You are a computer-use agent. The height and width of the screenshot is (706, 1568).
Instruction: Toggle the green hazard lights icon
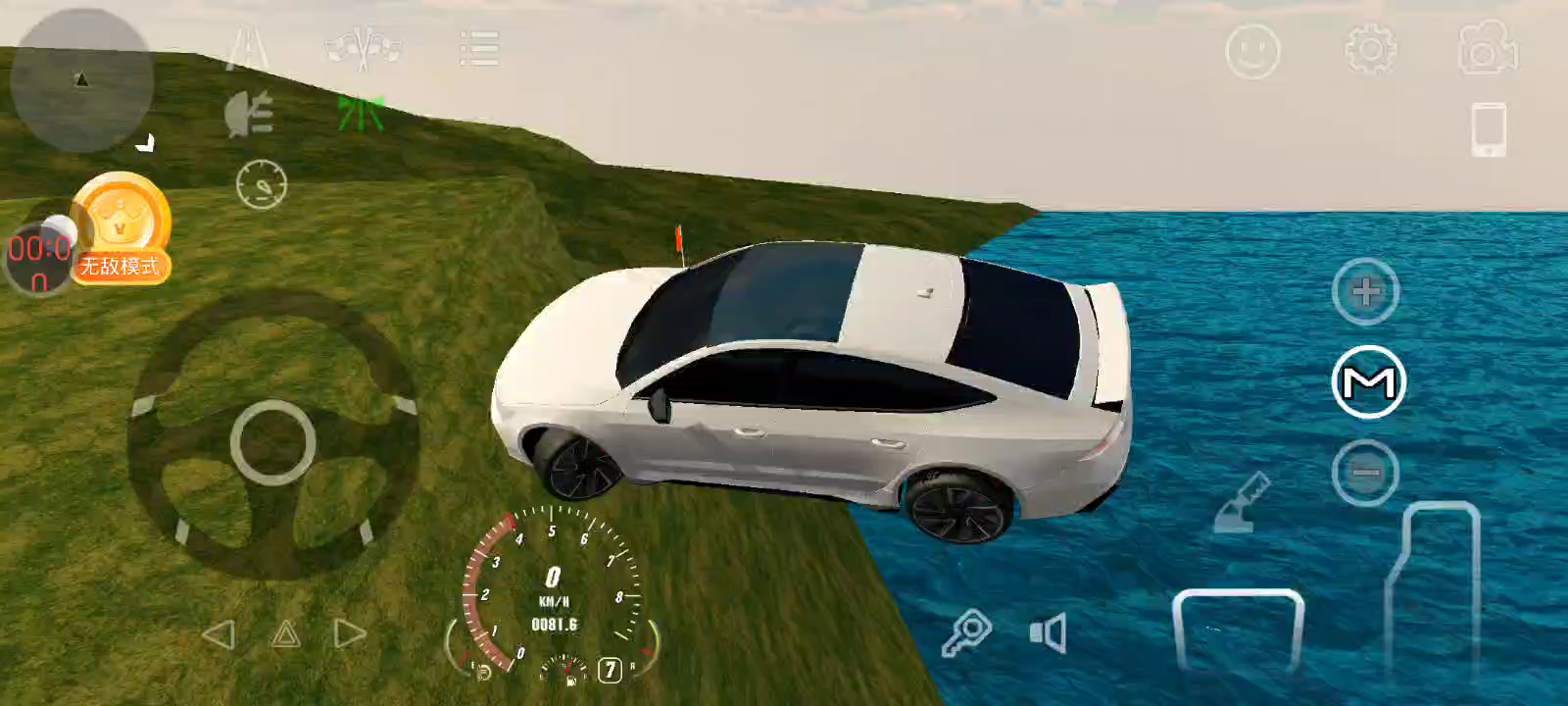tap(361, 114)
